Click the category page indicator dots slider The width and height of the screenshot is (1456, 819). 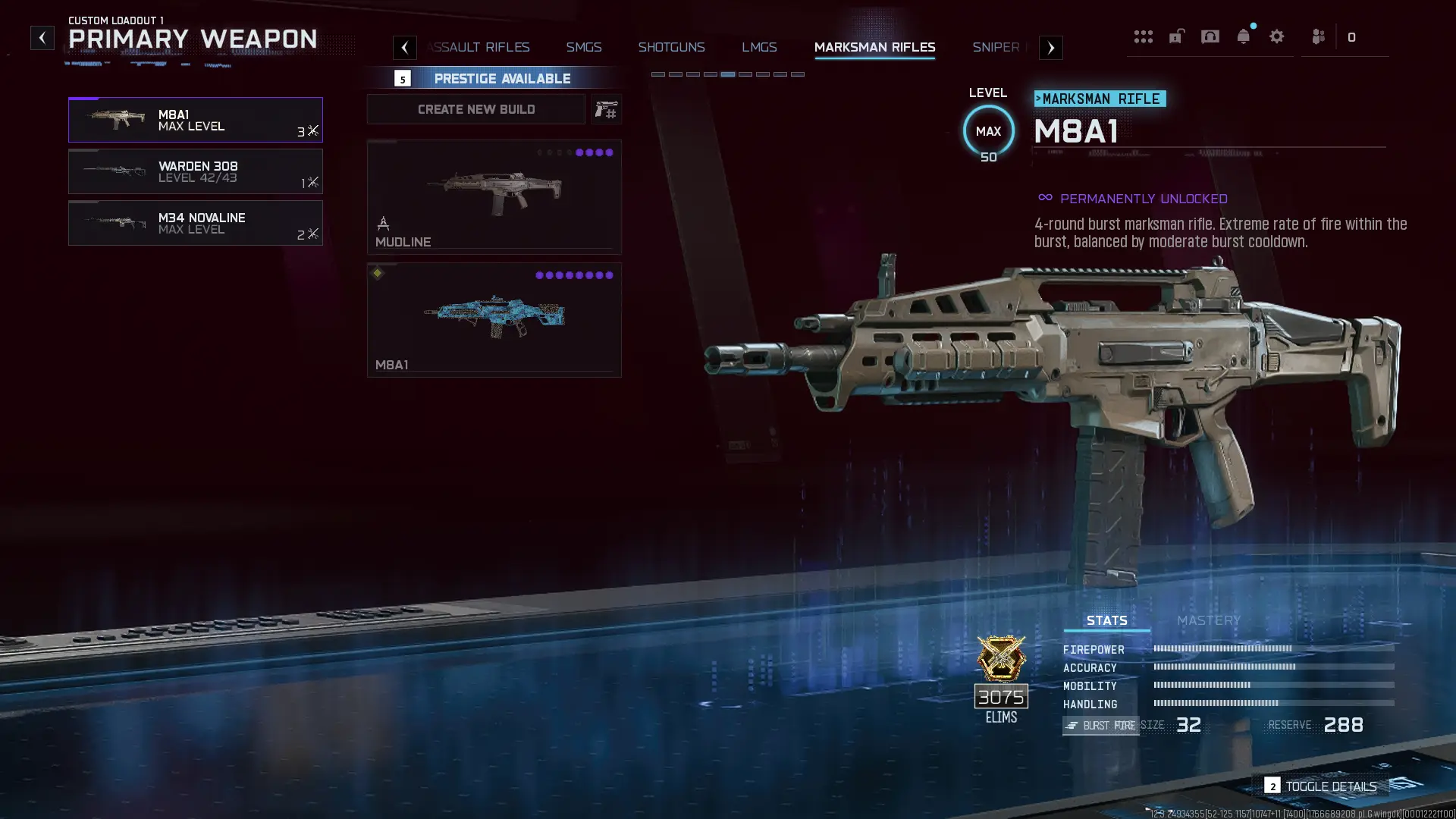(x=726, y=74)
